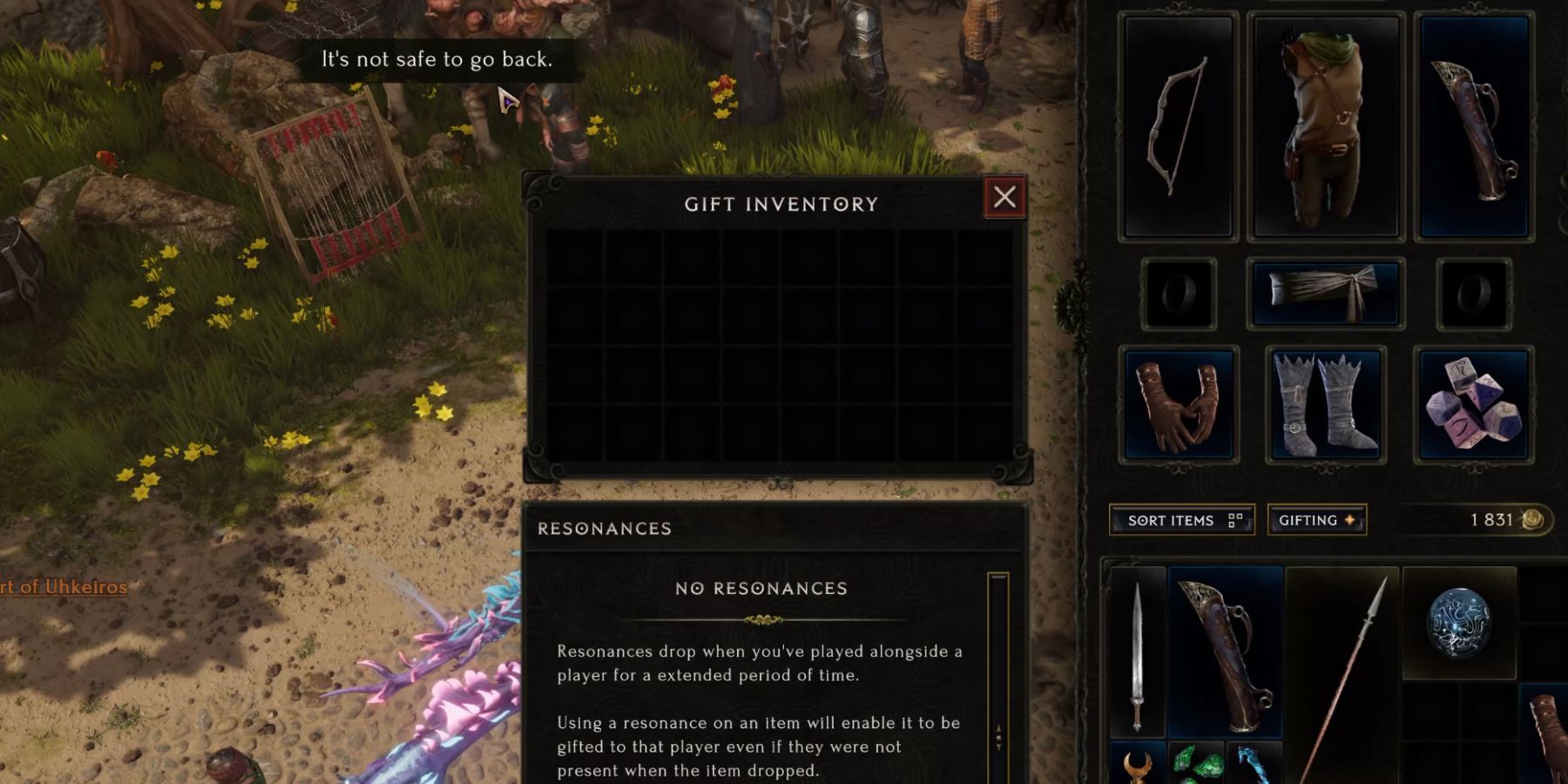Select the equipped dice relic slot
The height and width of the screenshot is (784, 1568).
(1474, 404)
